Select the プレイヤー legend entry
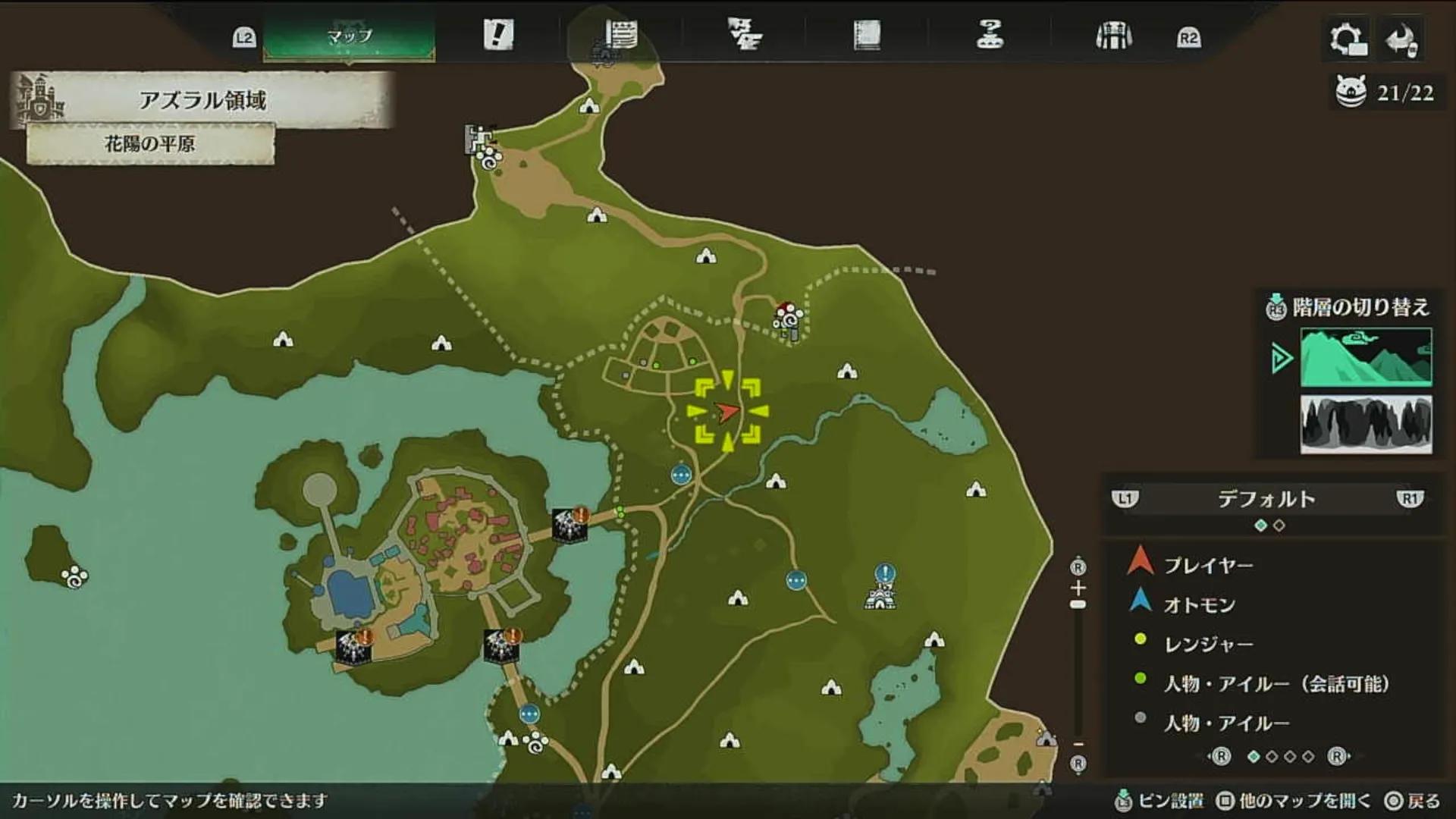Image resolution: width=1456 pixels, height=819 pixels. click(x=1208, y=566)
